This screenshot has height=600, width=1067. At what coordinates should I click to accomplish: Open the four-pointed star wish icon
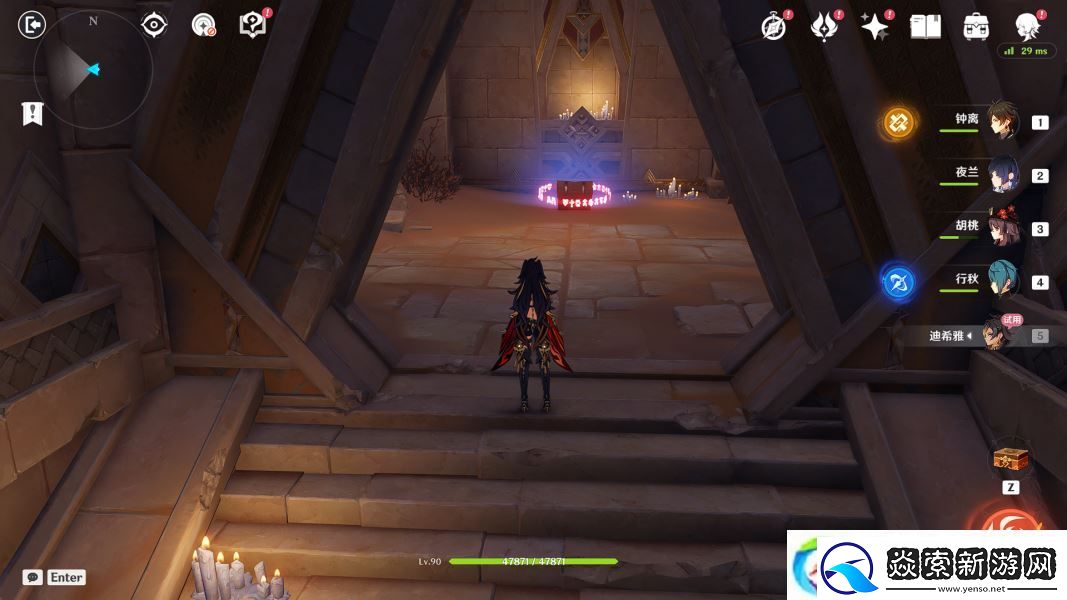[875, 27]
